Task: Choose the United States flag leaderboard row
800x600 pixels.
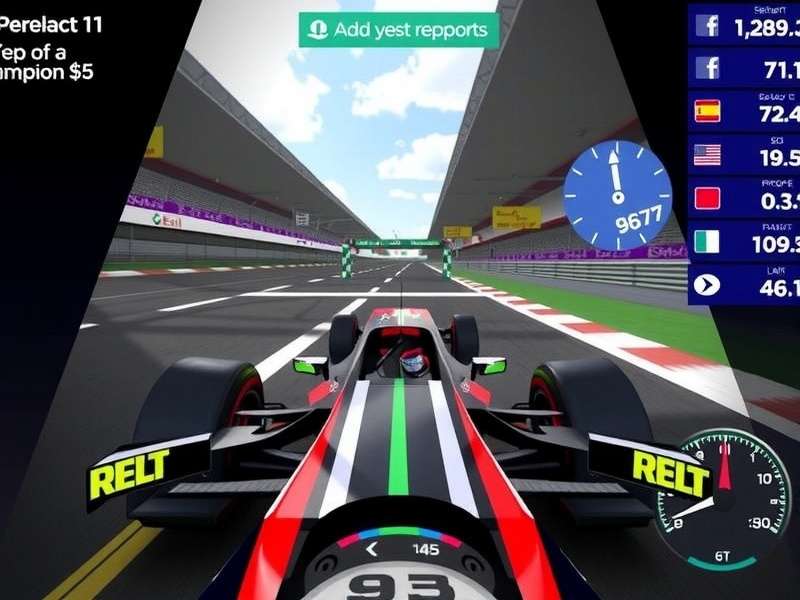Action: pyautogui.click(x=744, y=155)
